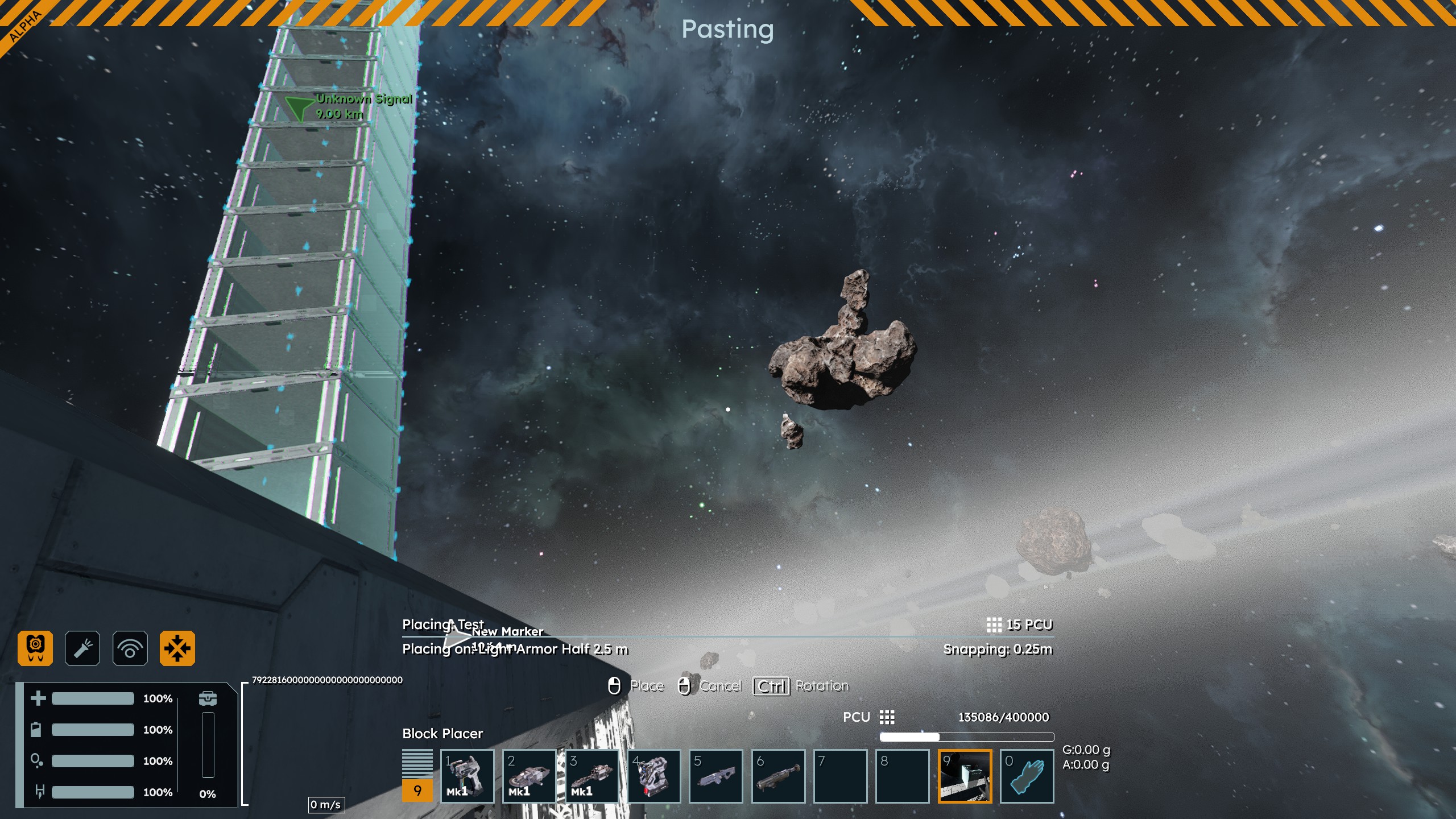The width and height of the screenshot is (1456, 819).
Task: Equip the rocket launcher in slot 6
Action: (779, 776)
